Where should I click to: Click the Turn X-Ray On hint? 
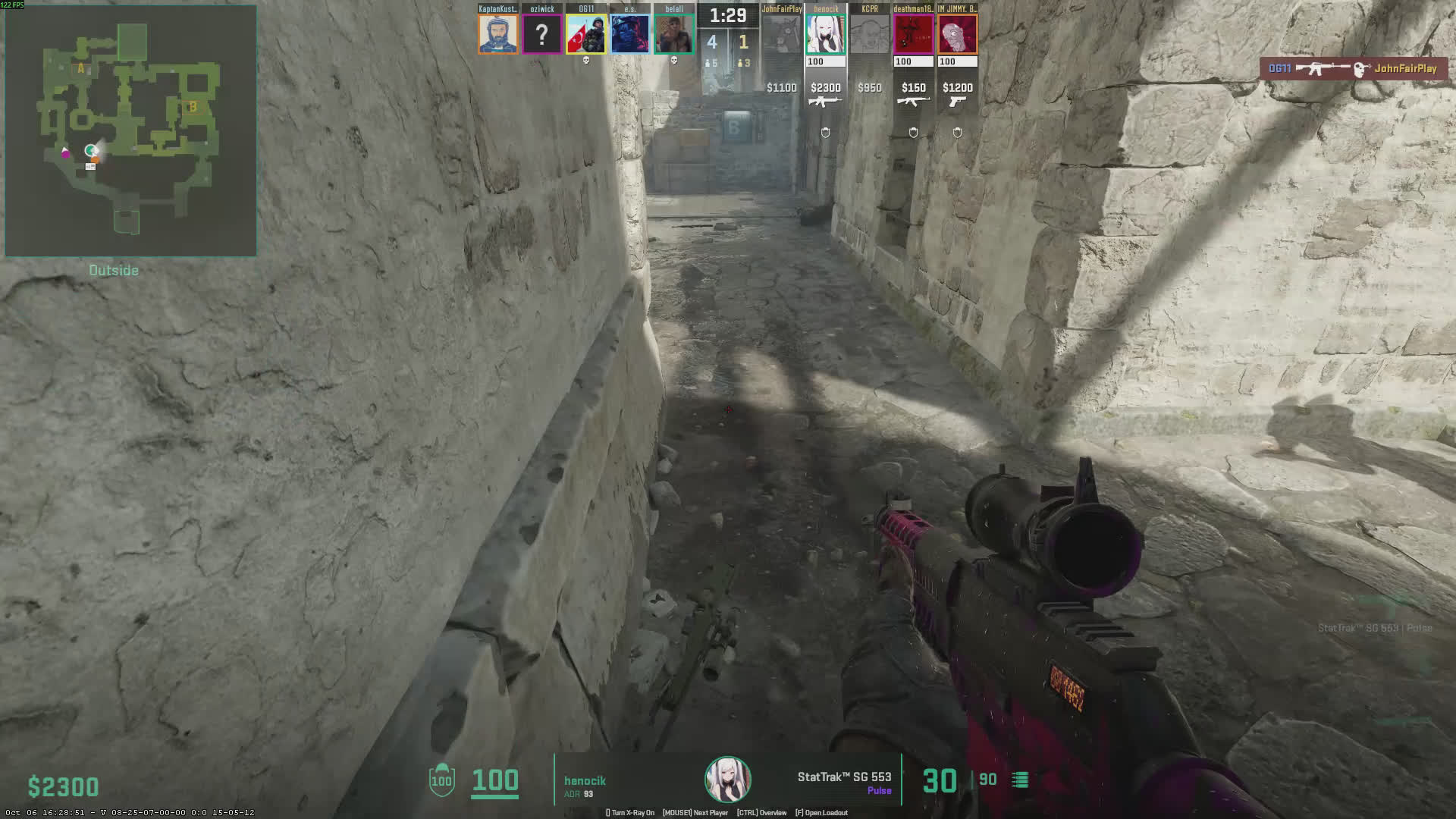[630, 813]
